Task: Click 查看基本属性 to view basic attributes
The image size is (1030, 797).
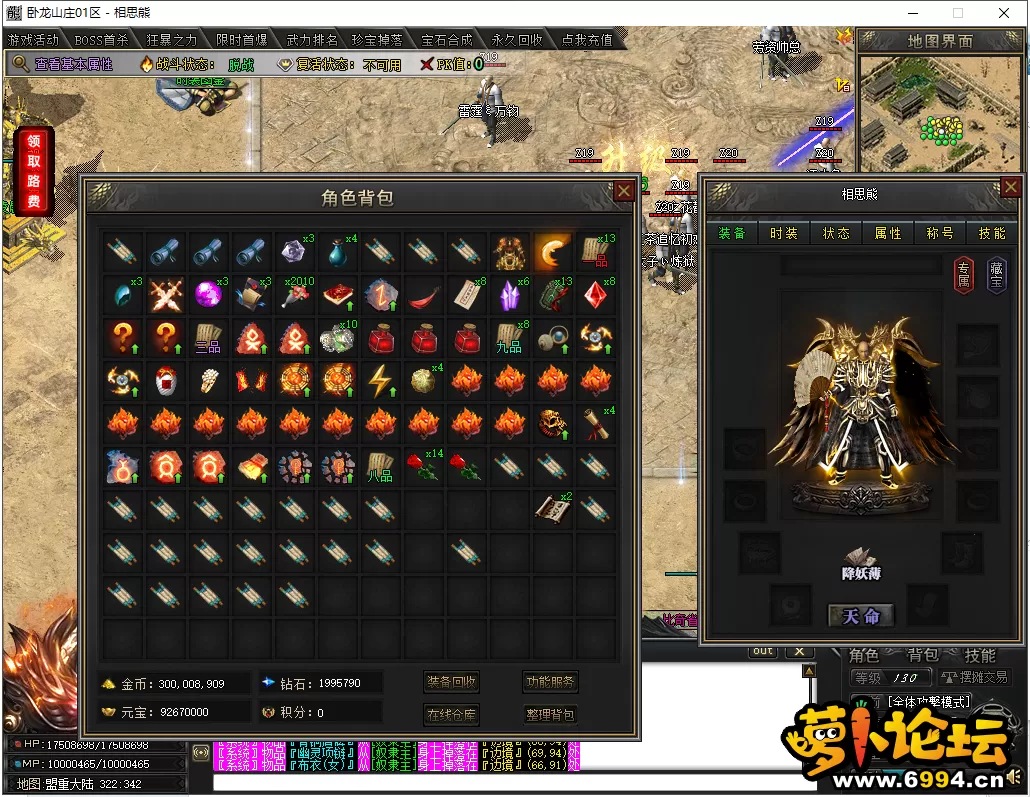Action: (x=73, y=64)
